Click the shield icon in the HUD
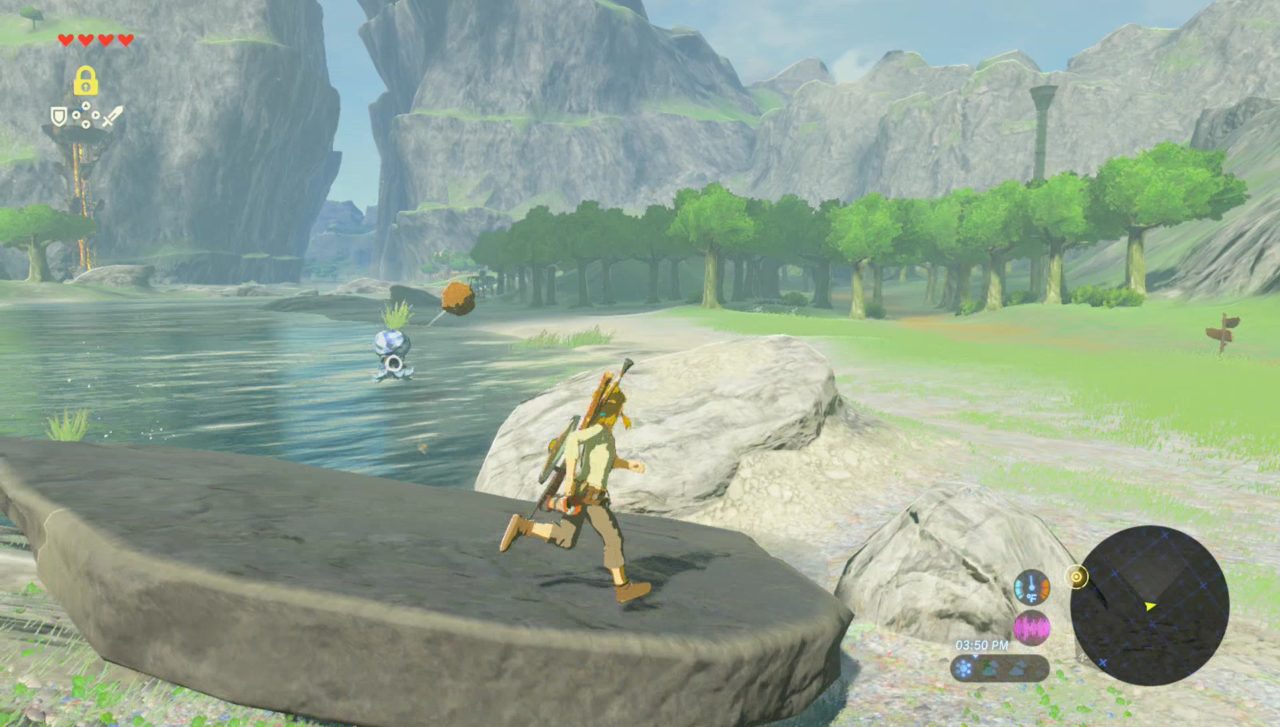Image resolution: width=1280 pixels, height=727 pixels. click(x=59, y=116)
